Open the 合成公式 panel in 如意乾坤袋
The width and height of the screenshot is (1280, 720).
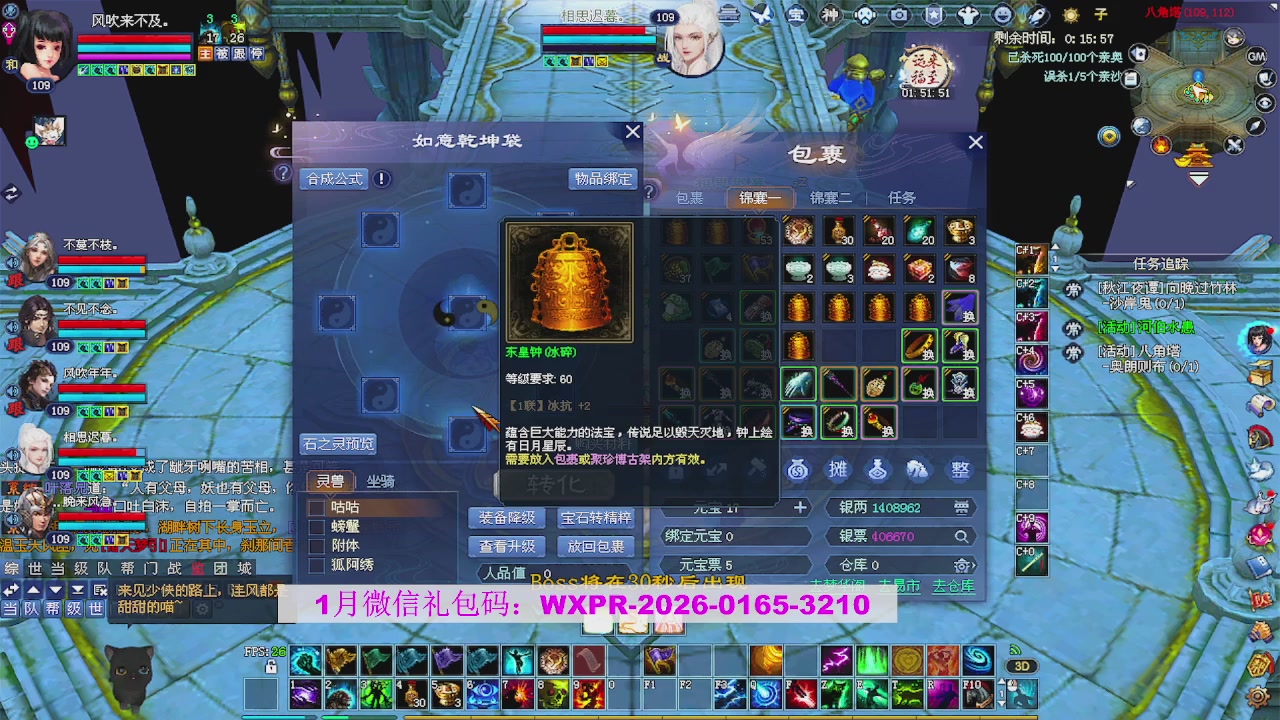click(333, 179)
